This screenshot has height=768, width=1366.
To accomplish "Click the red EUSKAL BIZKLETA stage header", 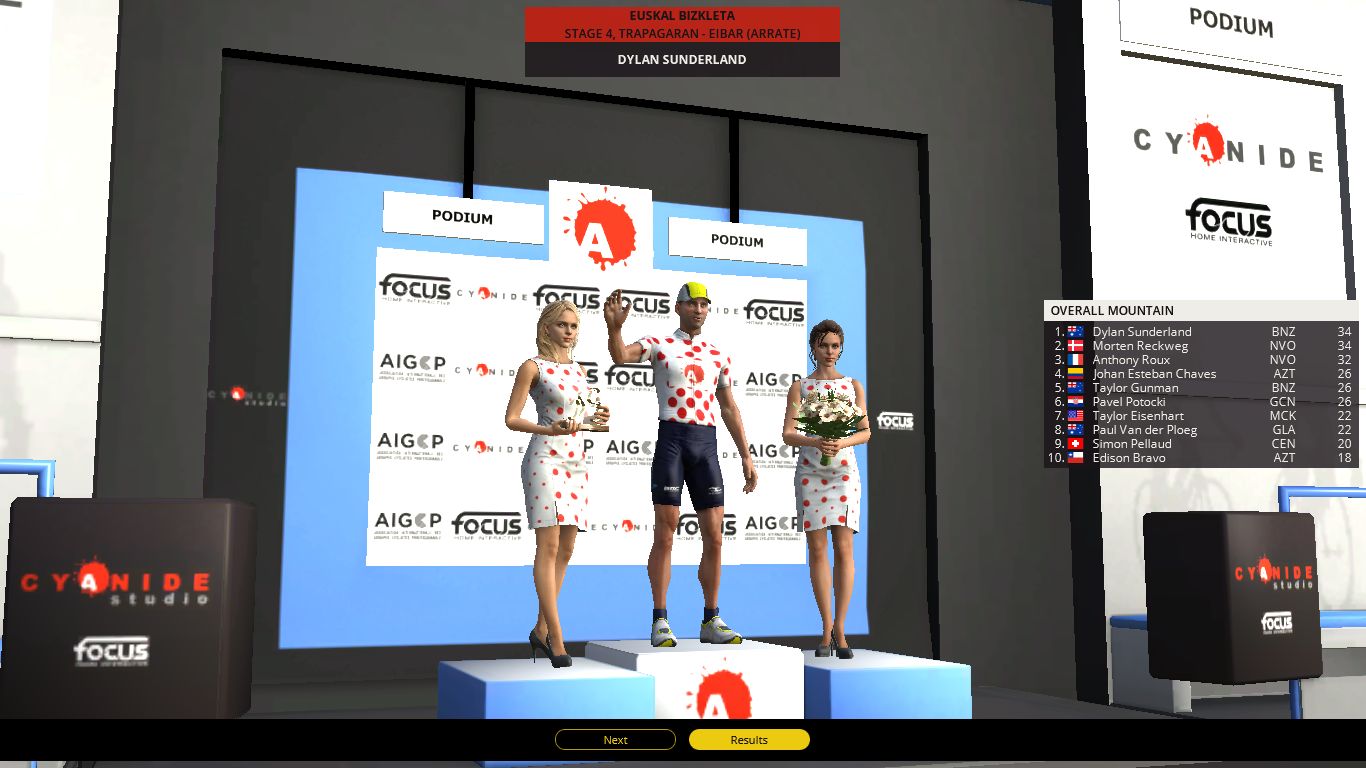I will [681, 15].
